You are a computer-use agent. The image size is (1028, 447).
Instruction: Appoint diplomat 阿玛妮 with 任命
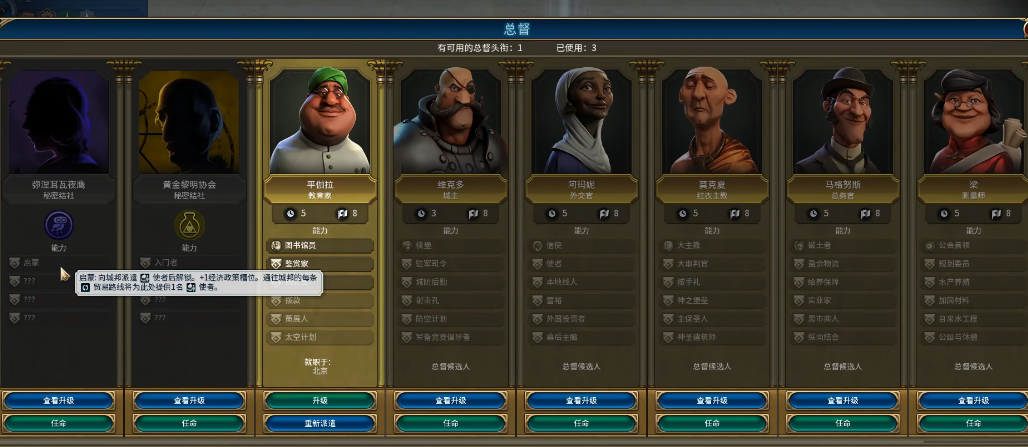click(582, 423)
